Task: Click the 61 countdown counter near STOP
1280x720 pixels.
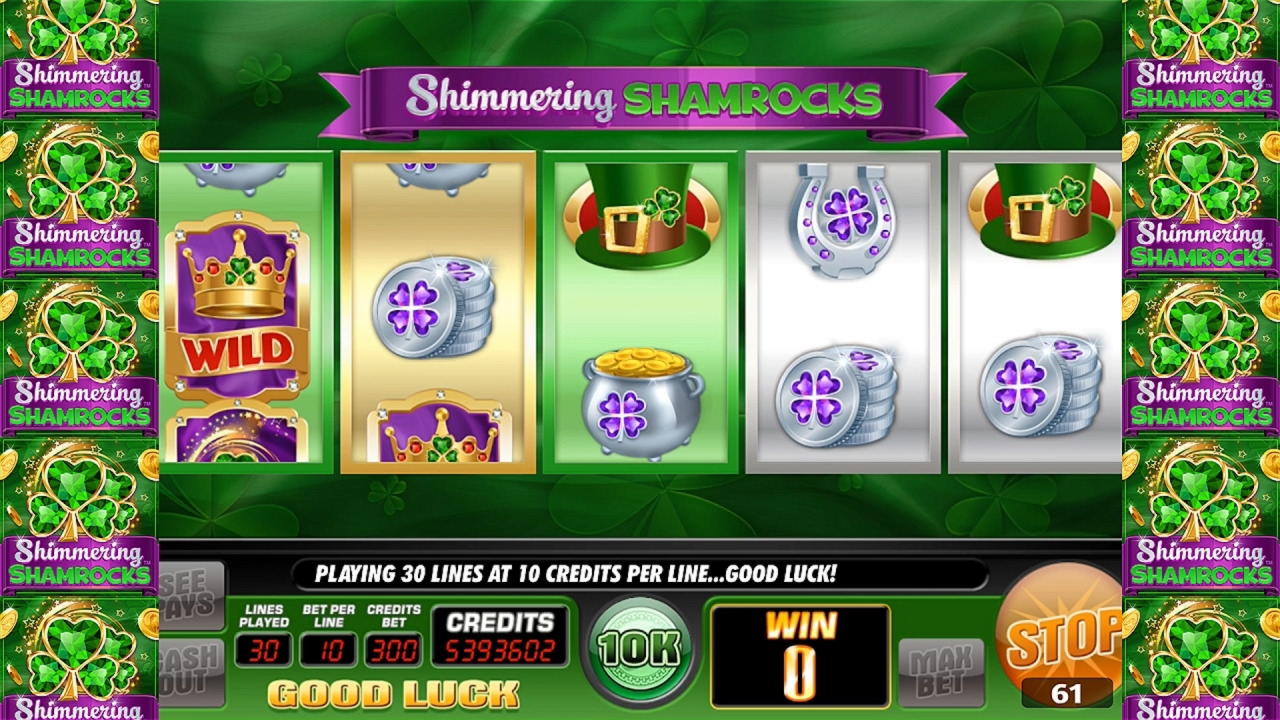Action: (x=1068, y=690)
